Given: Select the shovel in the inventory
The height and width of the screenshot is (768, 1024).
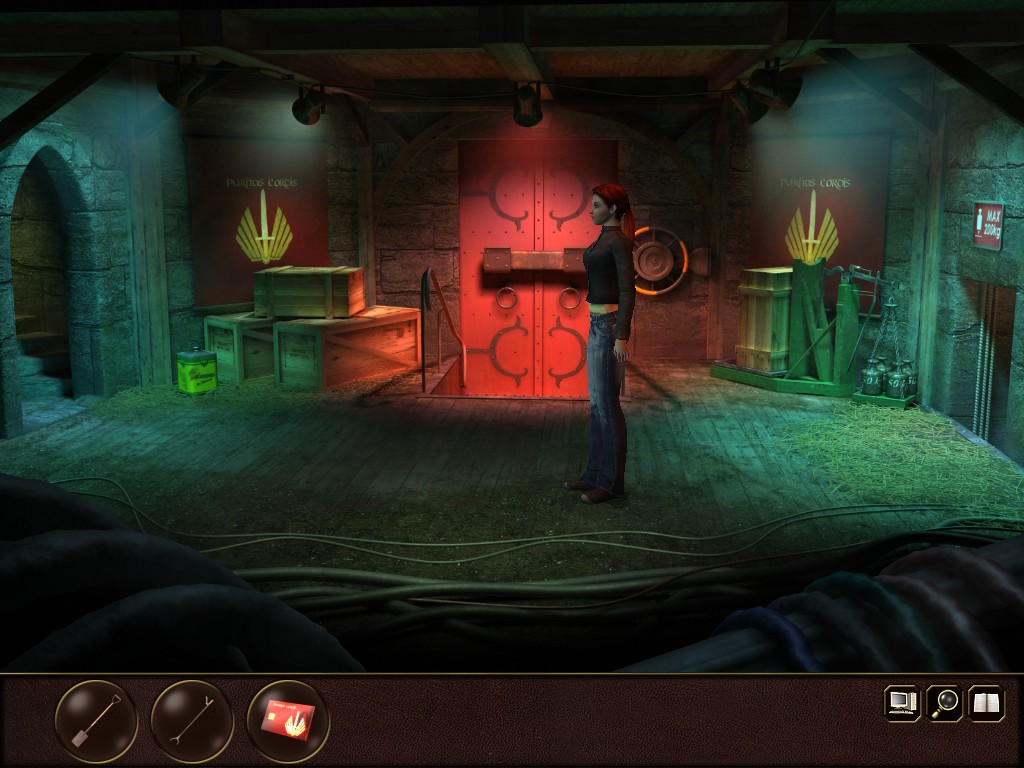Looking at the screenshot, I should click(96, 721).
